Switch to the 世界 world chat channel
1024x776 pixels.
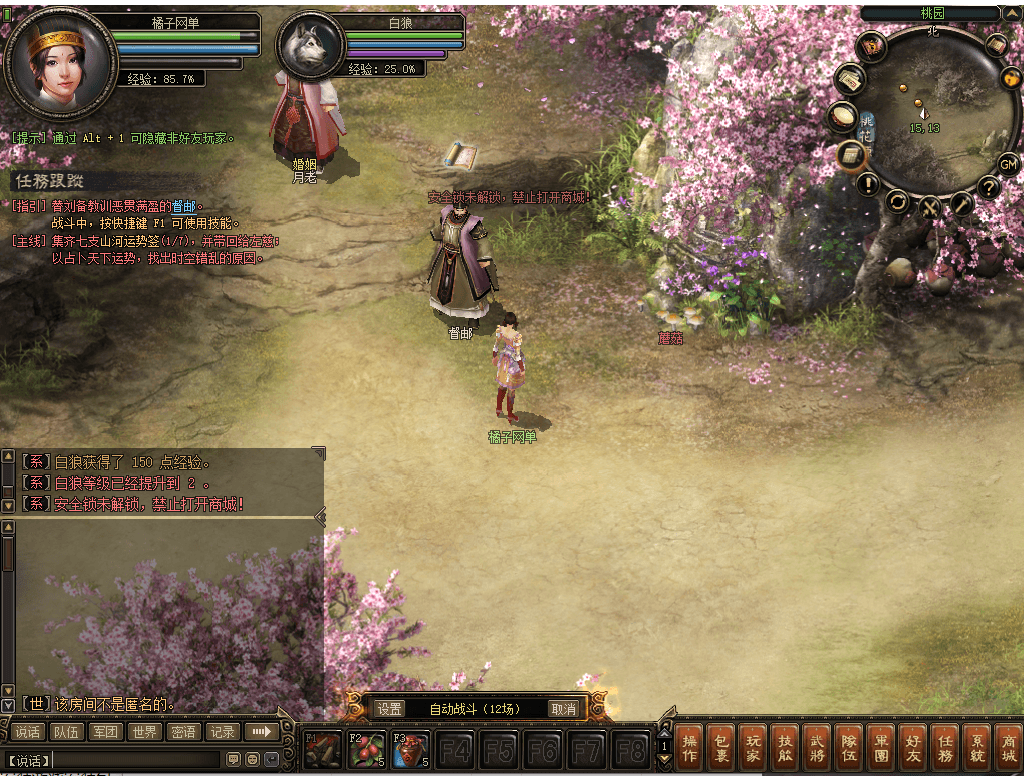(144, 732)
